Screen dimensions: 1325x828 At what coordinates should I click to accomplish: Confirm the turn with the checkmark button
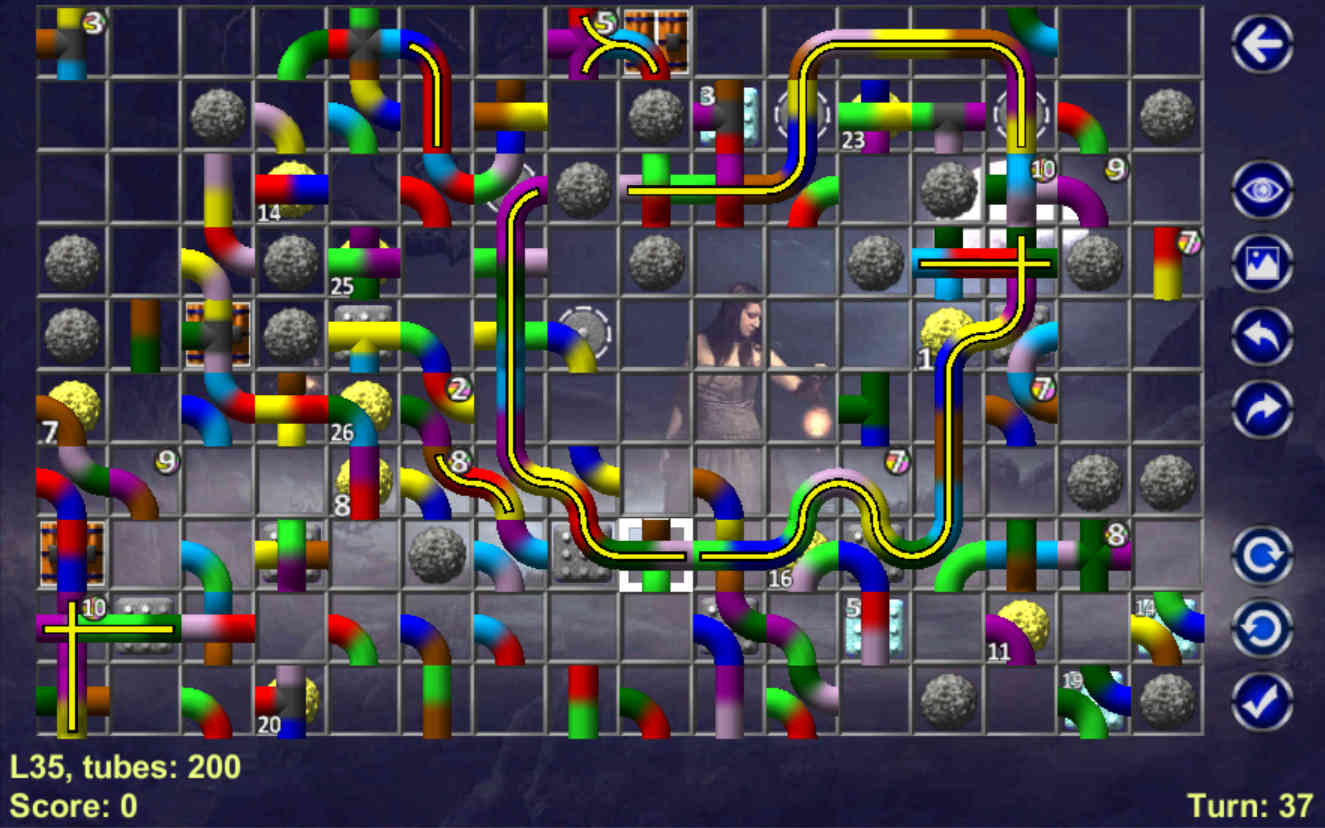pyautogui.click(x=1262, y=701)
